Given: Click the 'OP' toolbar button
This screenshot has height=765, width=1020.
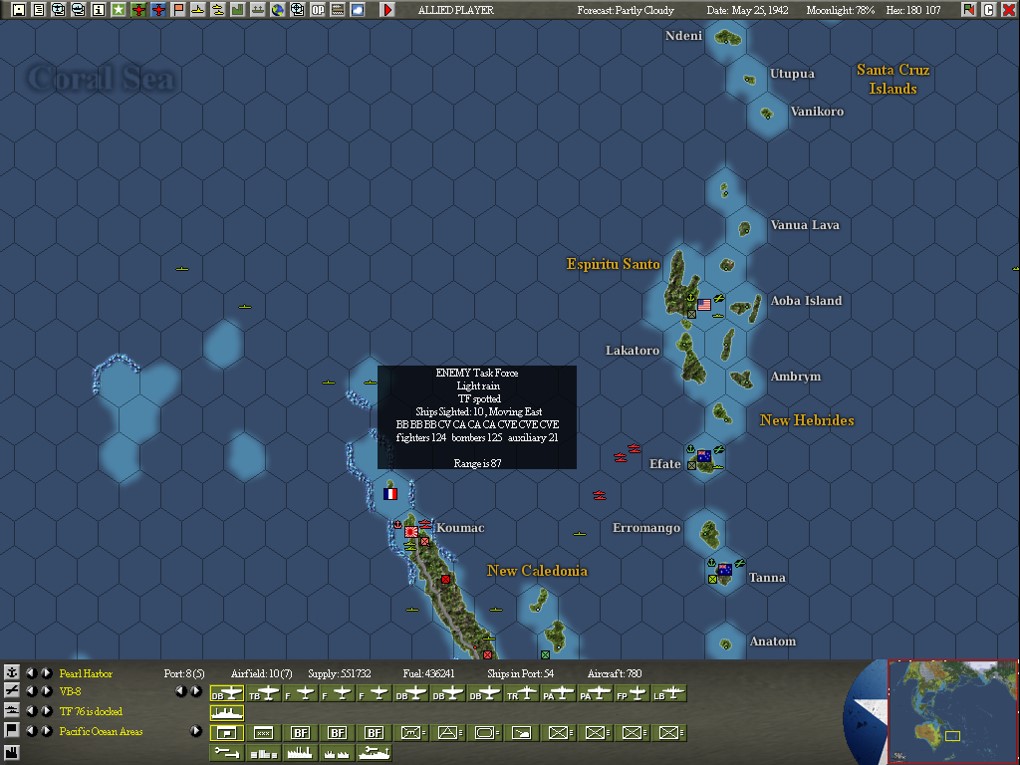Looking at the screenshot, I should (x=318, y=10).
